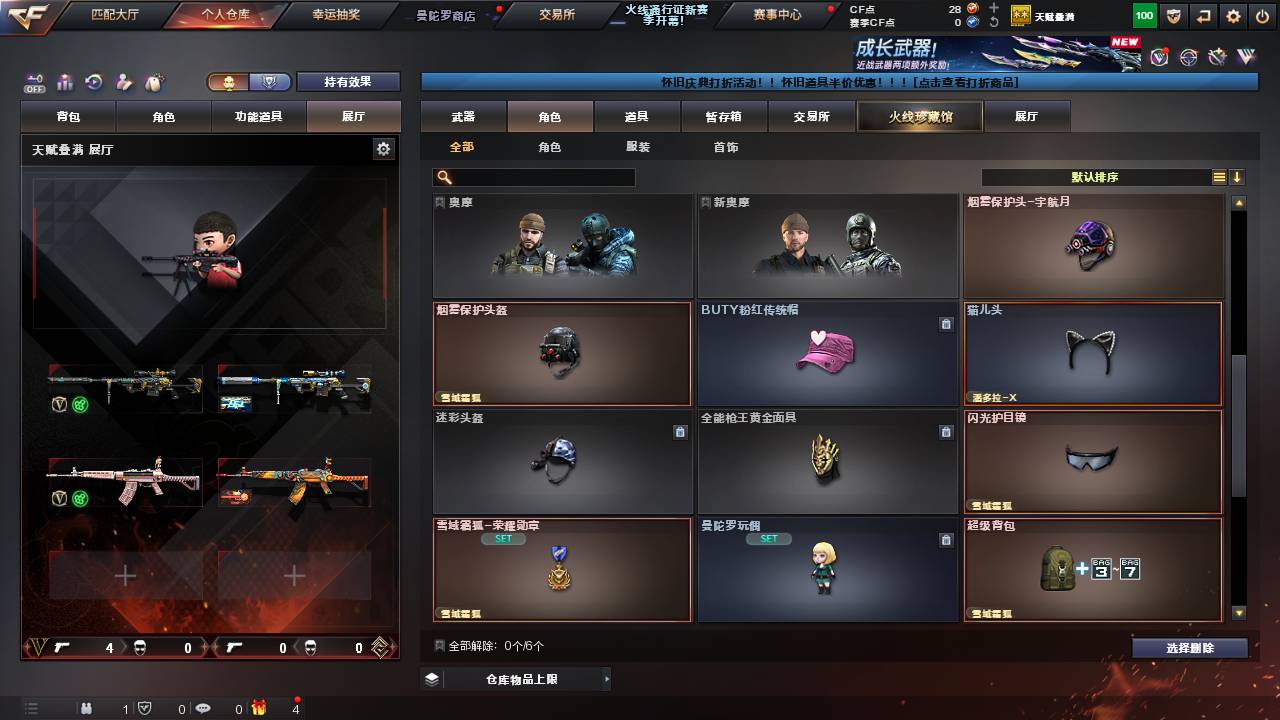Click the shield icon in the bottom status bar
The height and width of the screenshot is (720, 1280).
click(145, 708)
